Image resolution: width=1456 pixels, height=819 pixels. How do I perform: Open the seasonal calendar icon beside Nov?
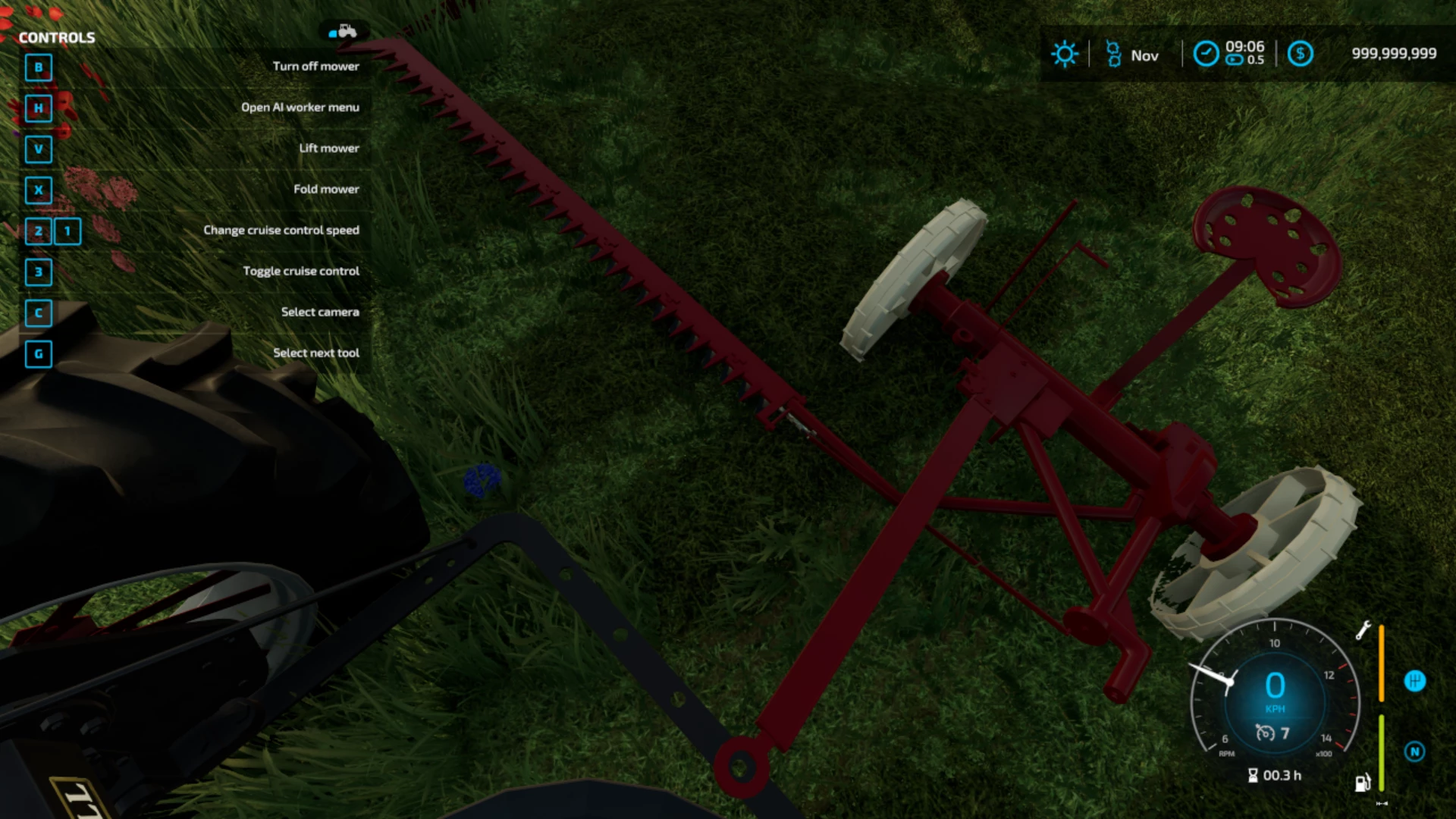tap(1112, 54)
